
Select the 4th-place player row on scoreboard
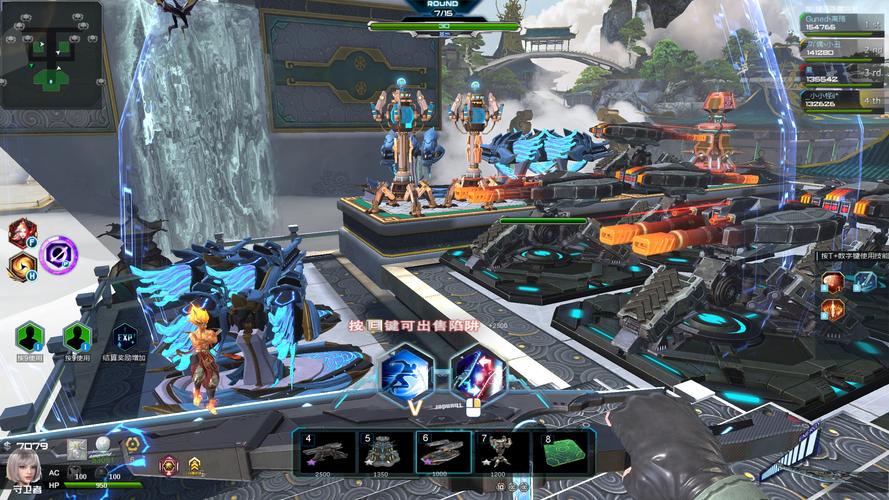844,98
